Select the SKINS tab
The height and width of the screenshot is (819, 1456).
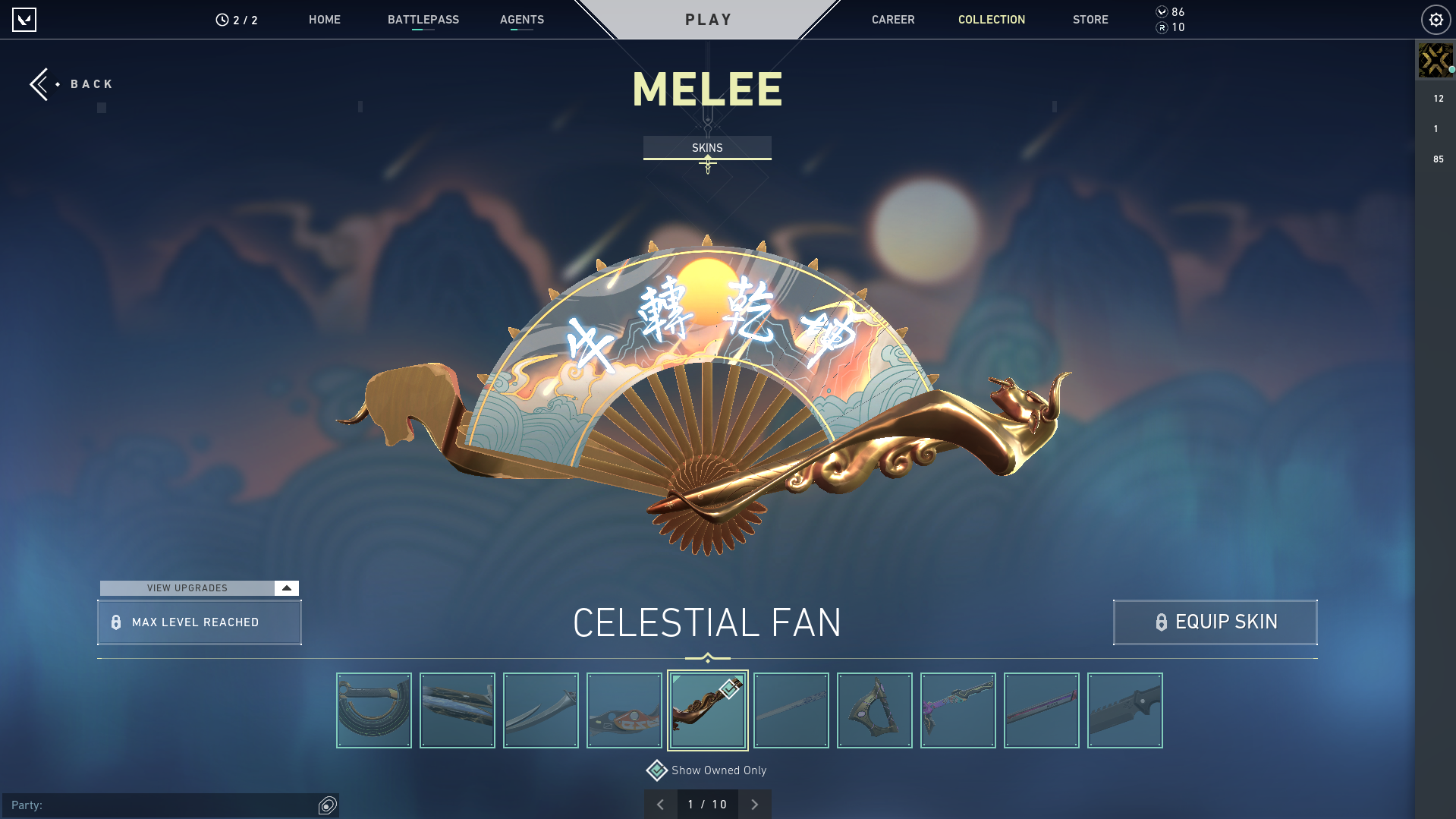tap(707, 147)
